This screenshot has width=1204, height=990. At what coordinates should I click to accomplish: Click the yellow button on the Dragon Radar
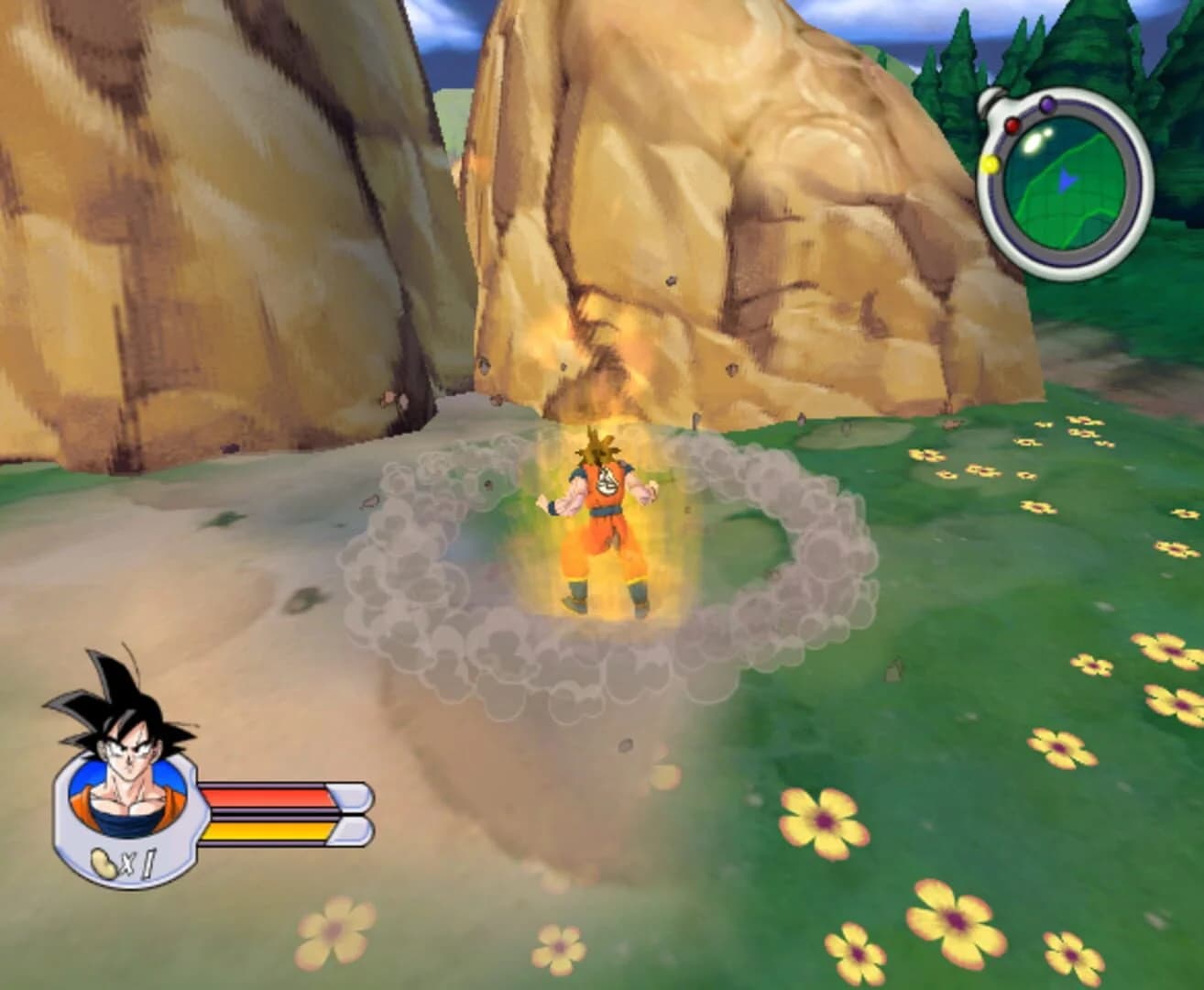(991, 163)
